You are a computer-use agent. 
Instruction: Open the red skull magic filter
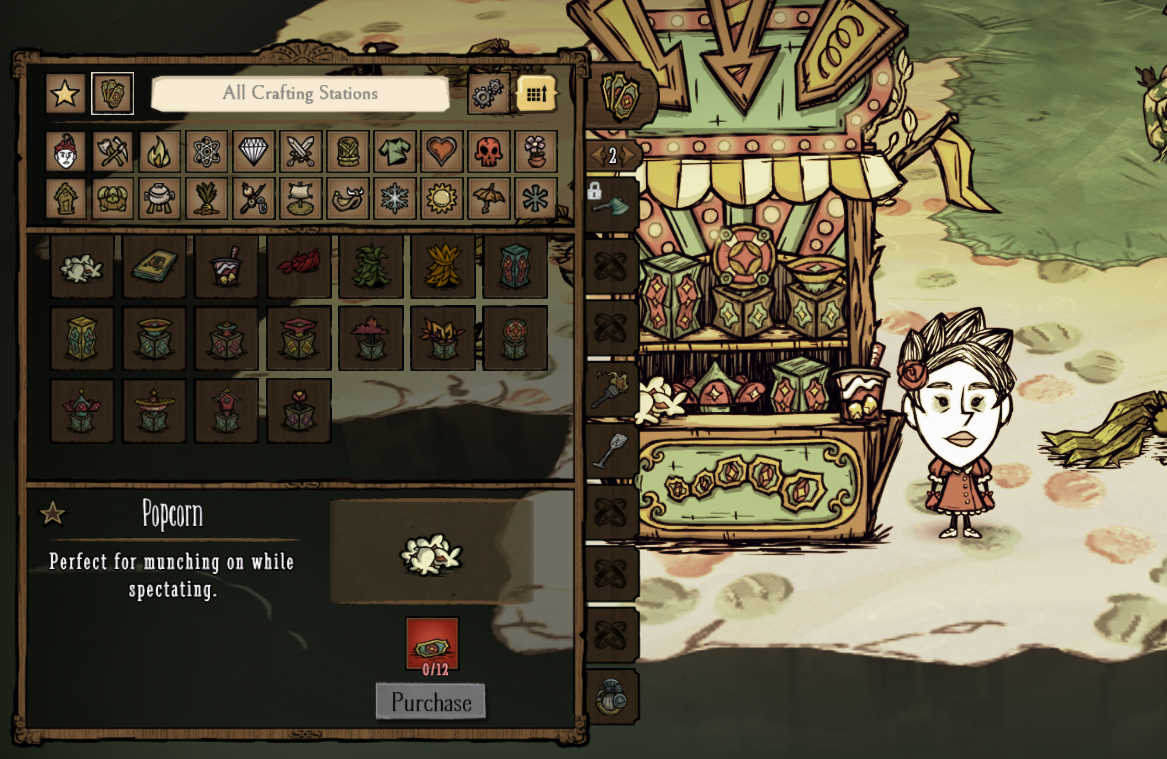pos(488,152)
